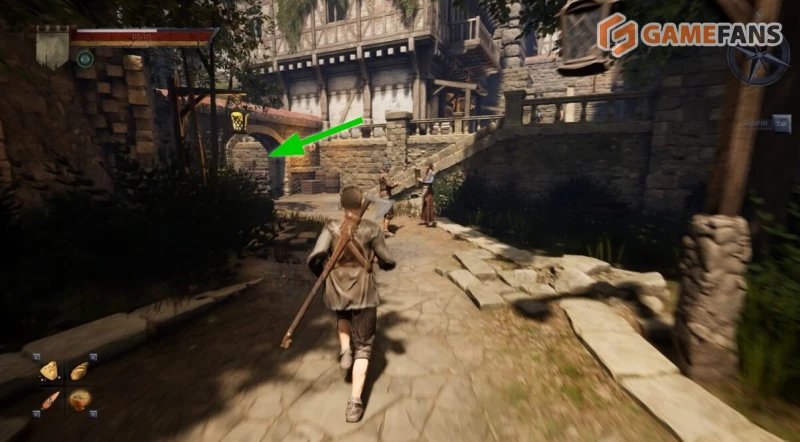Select the soup bowl quick slot

coord(79,400)
